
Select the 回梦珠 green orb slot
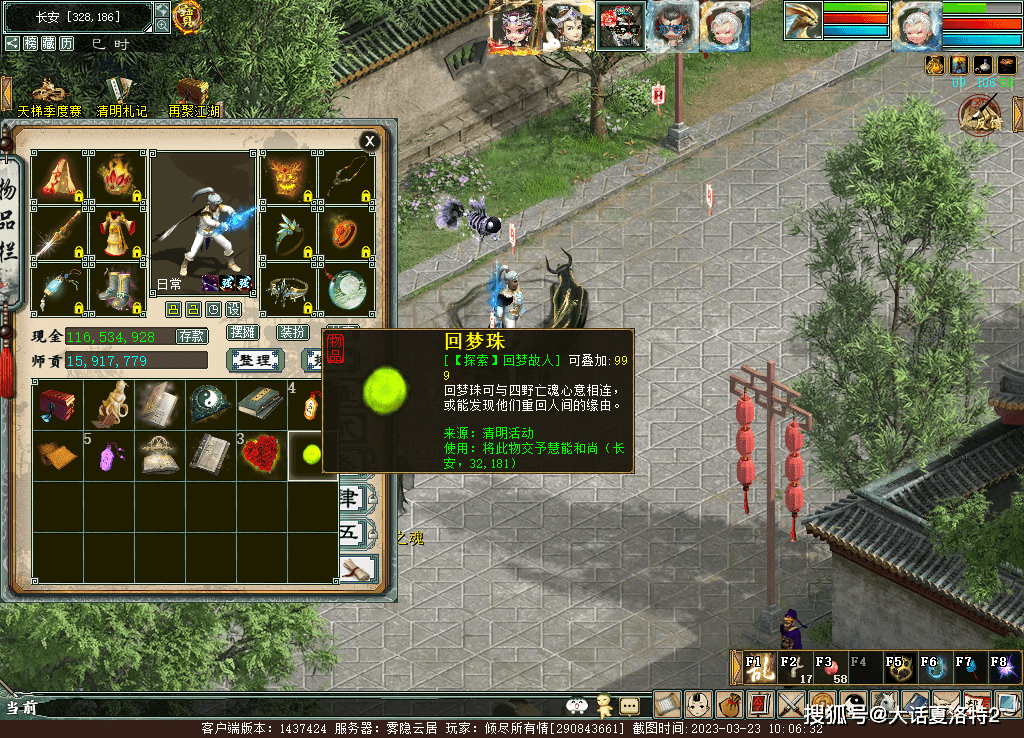(x=312, y=455)
